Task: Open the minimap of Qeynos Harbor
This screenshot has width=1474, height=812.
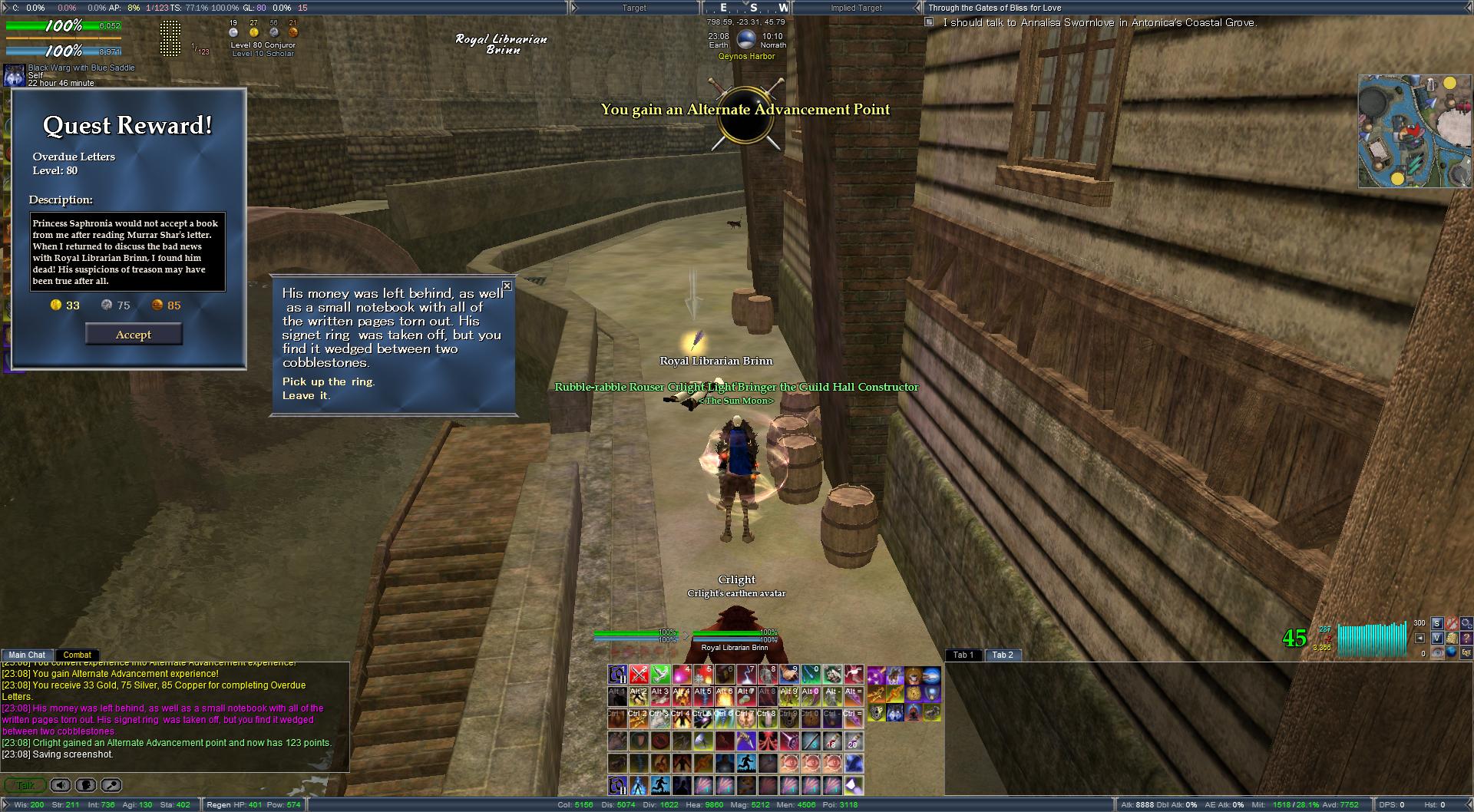Action: tap(1414, 131)
